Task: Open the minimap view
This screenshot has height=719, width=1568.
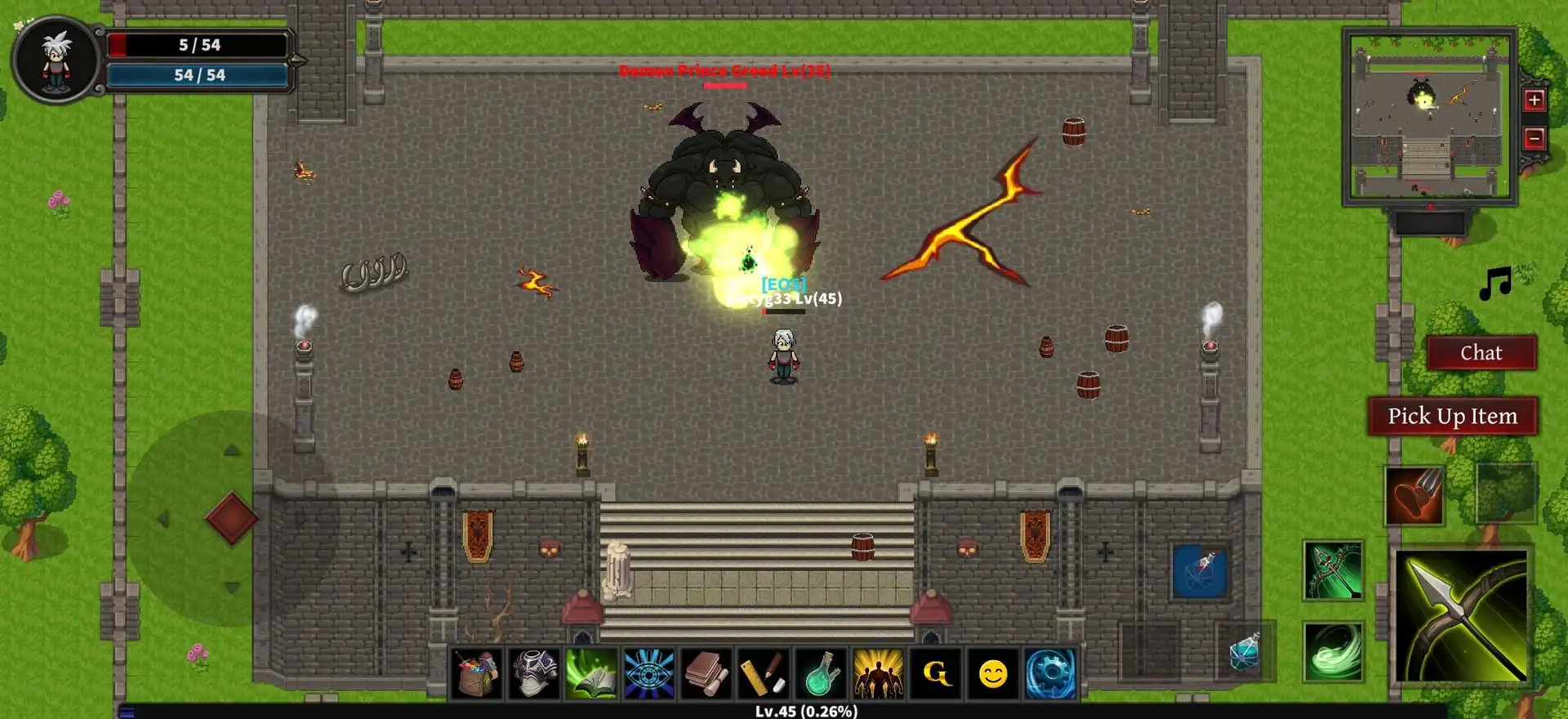Action: pos(1429,116)
